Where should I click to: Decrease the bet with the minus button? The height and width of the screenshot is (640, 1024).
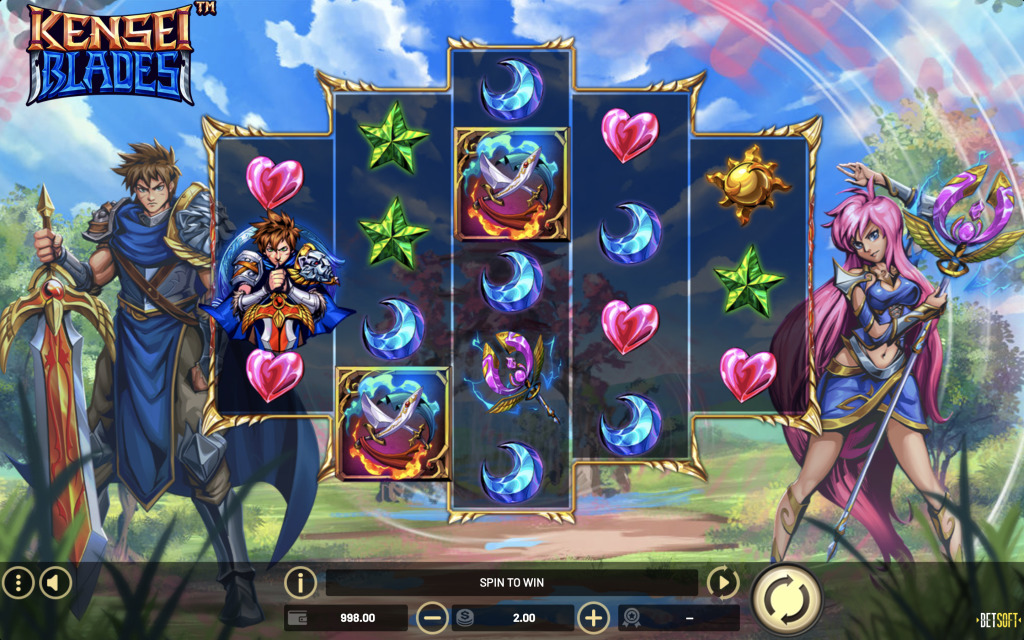coord(432,617)
